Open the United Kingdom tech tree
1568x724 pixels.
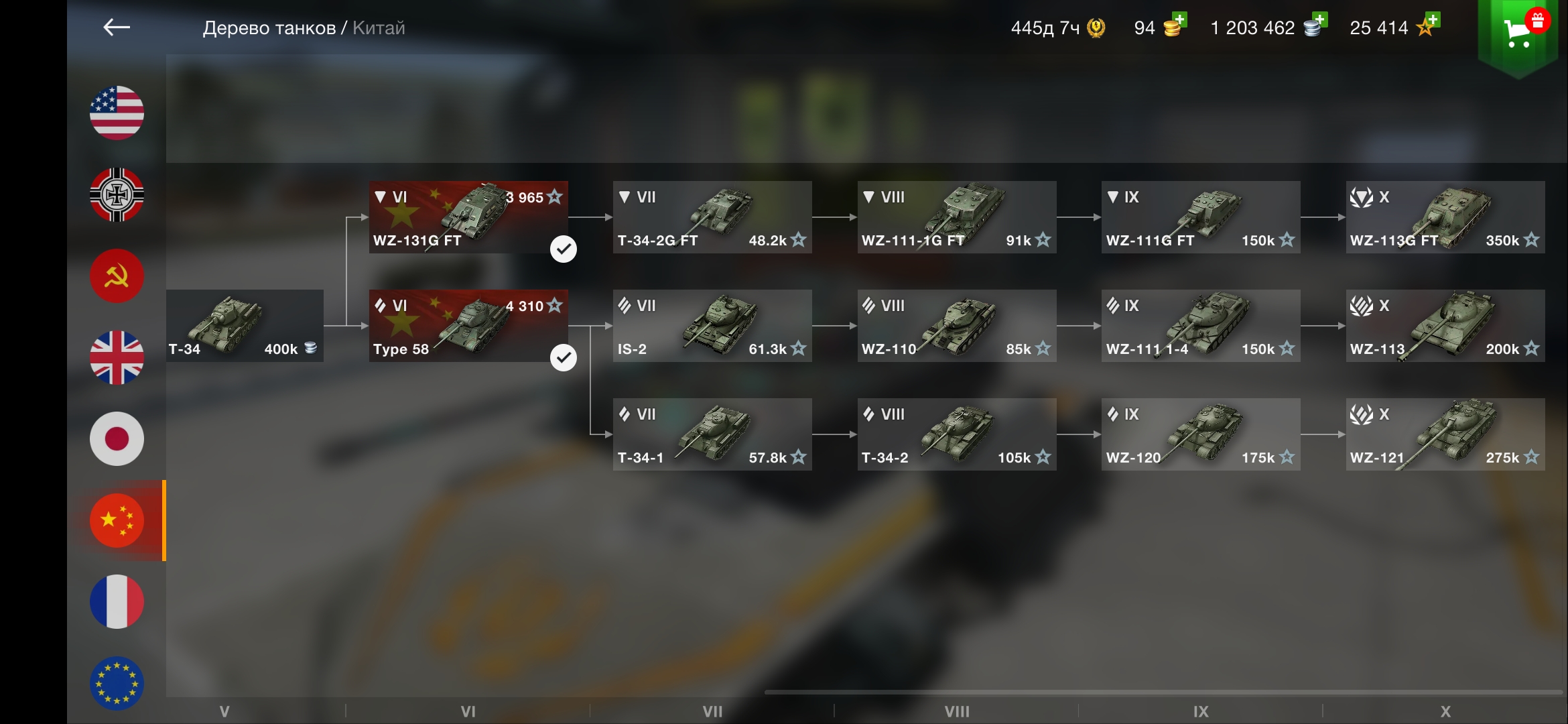coord(117,357)
